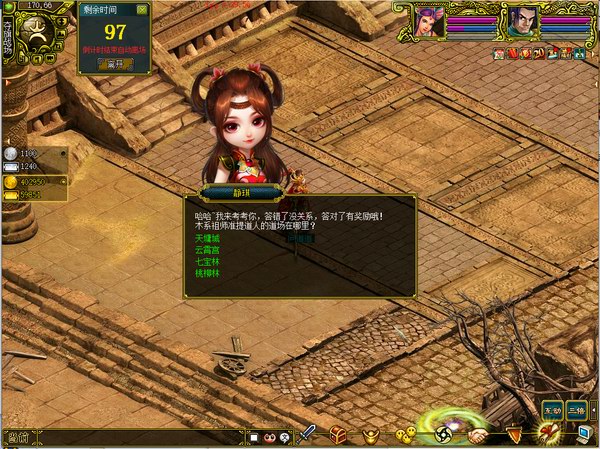Screen dimensions: 600x449
Task: Open the yellow smiley faces friends icon
Action: [405, 434]
